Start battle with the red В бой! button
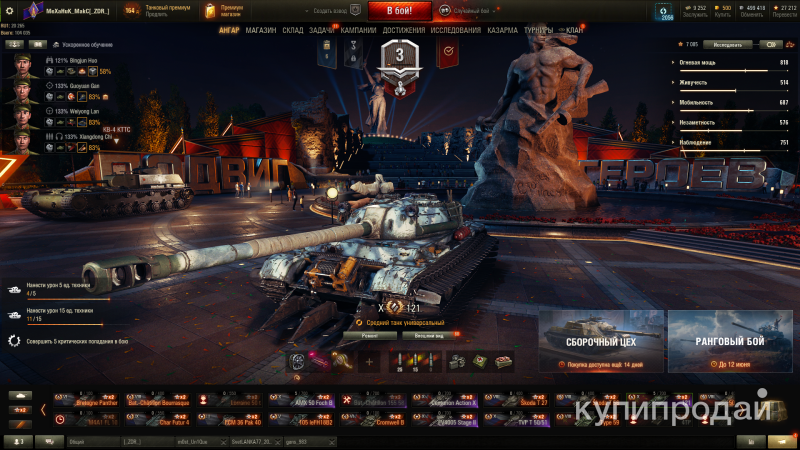The height and width of the screenshot is (450, 800). pyautogui.click(x=400, y=11)
